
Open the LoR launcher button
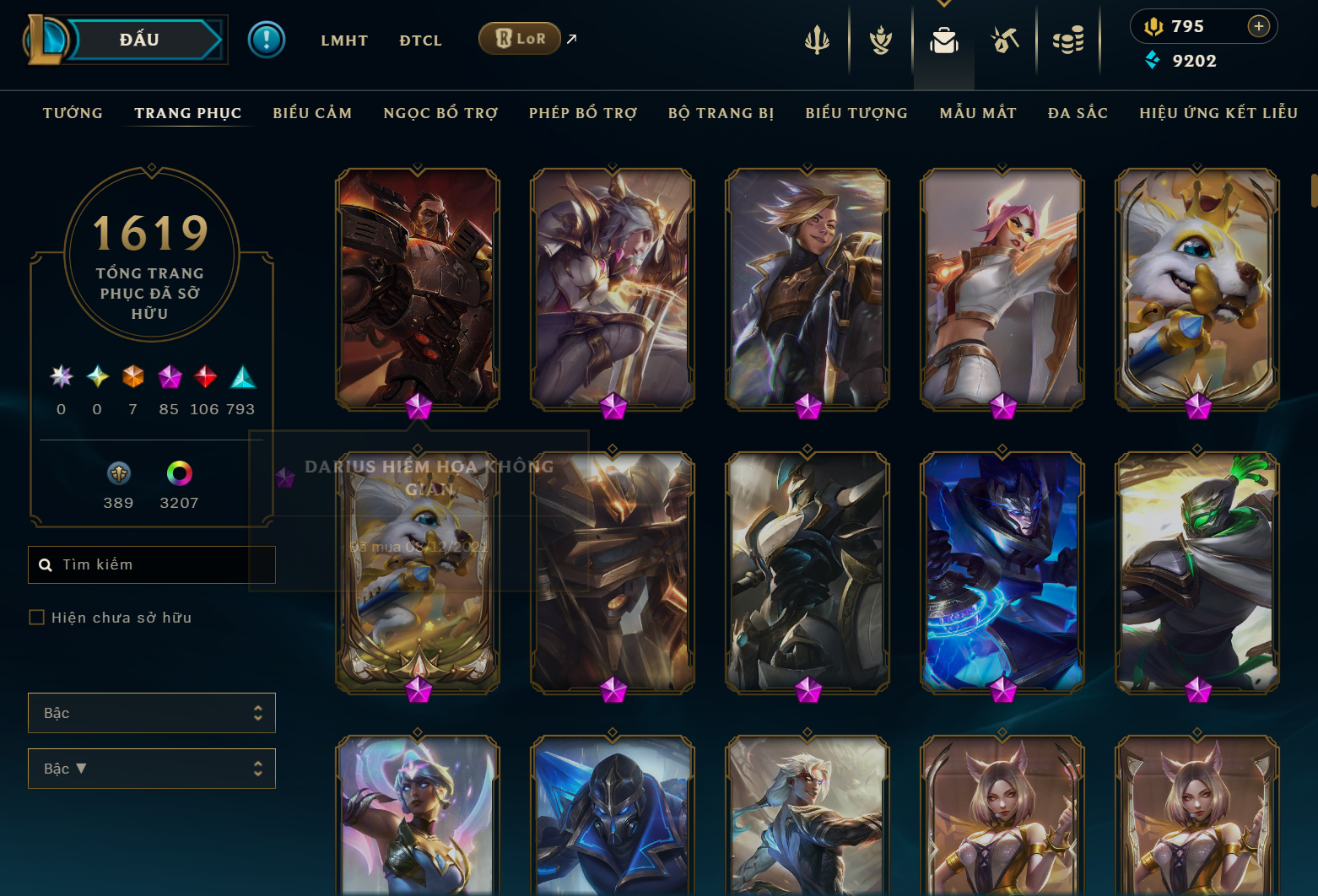click(x=519, y=38)
